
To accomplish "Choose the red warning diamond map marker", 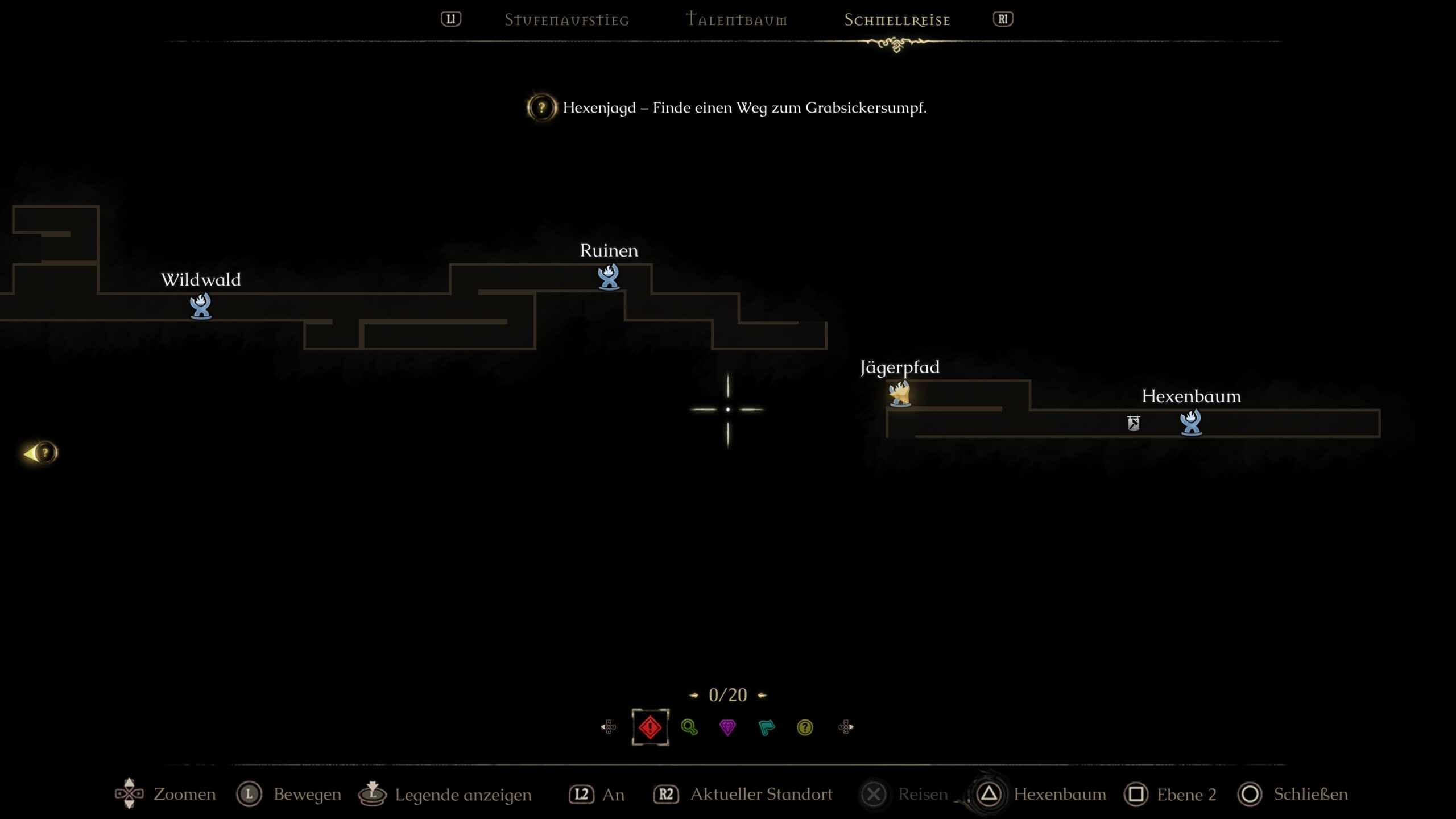I will (650, 727).
